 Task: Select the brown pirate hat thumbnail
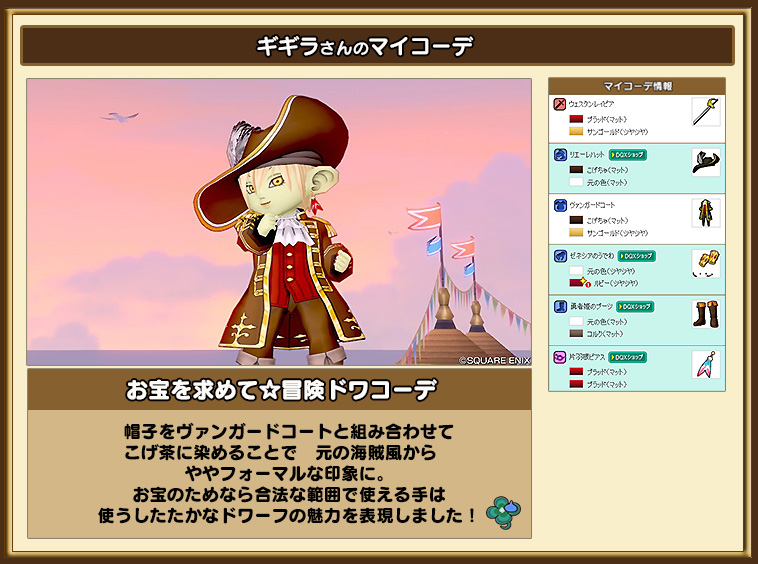[706, 162]
